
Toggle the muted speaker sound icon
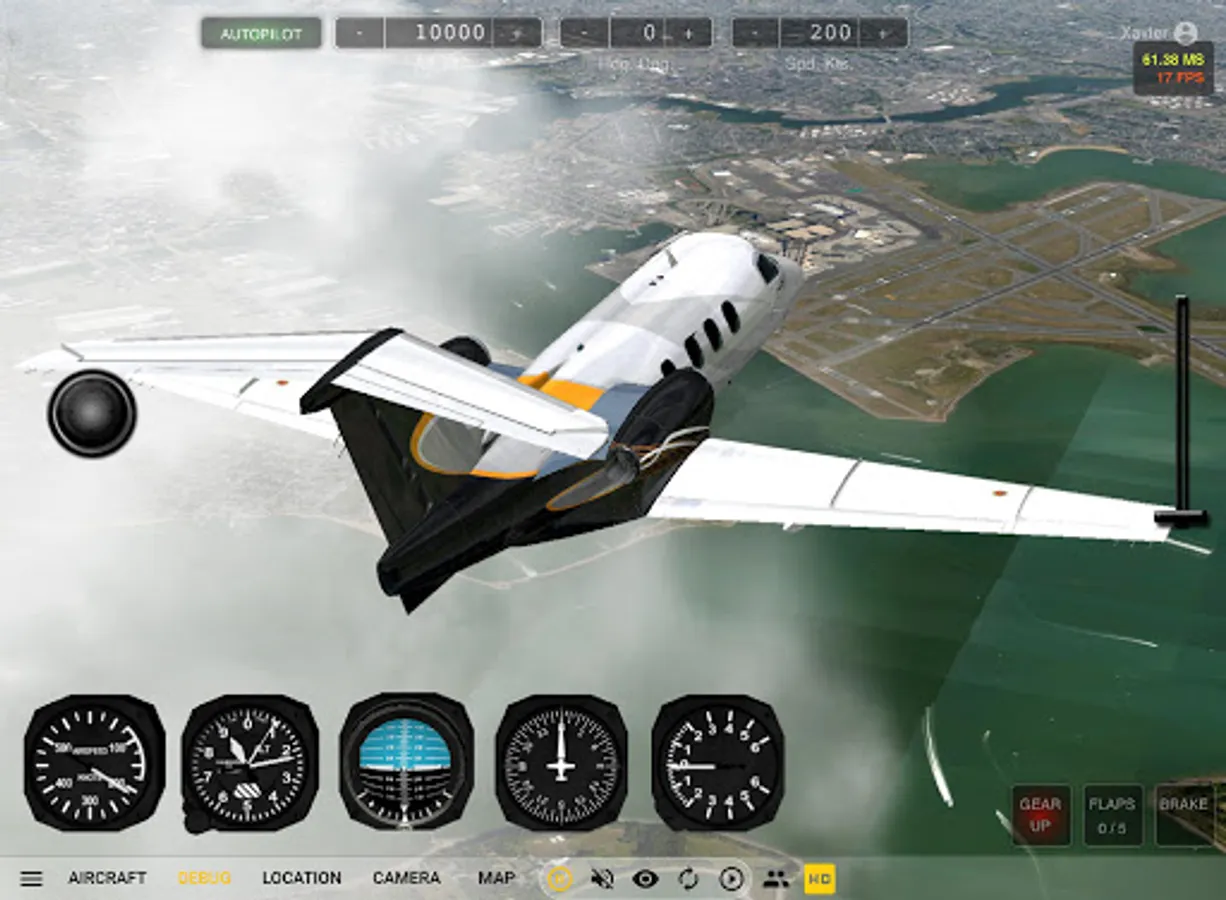tap(602, 879)
